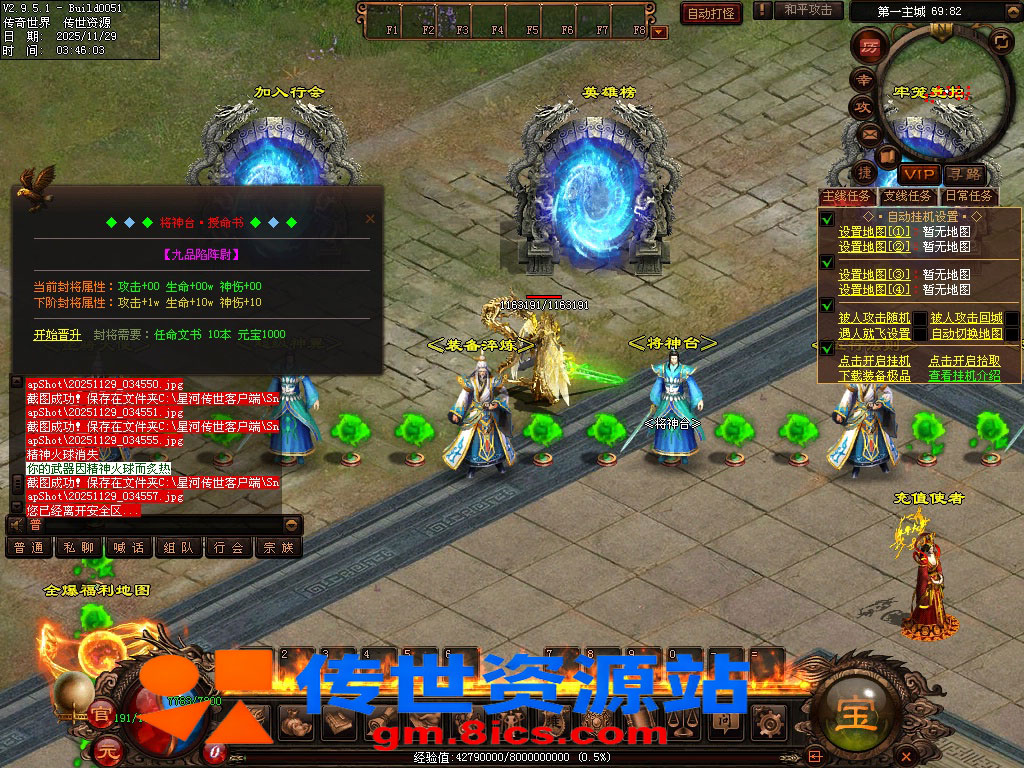This screenshot has height=768, width=1024.
Task: Switch attack mode via 和平攻击 button
Action: pos(808,10)
